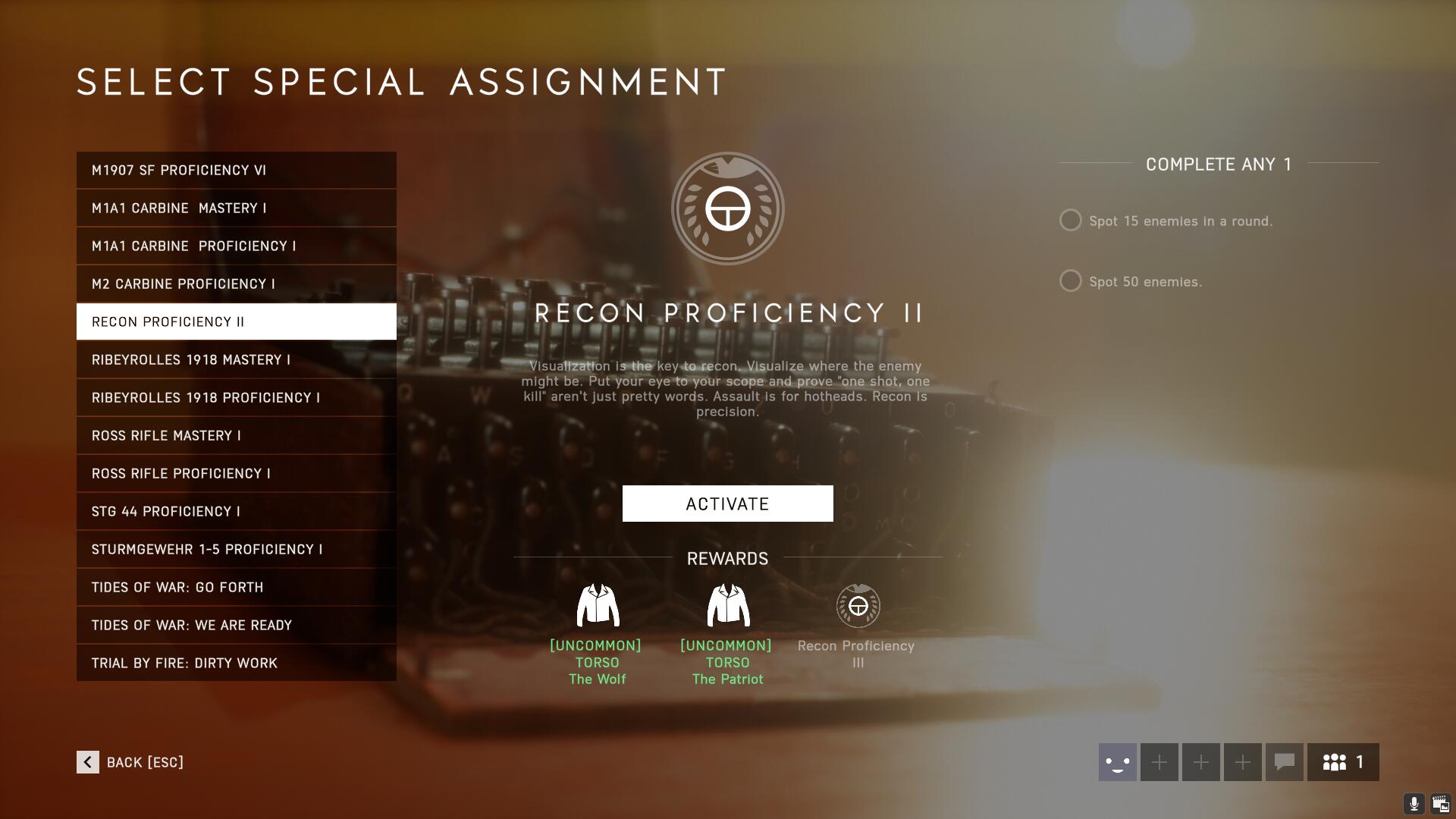Image resolution: width=1456 pixels, height=819 pixels.
Task: Activate the Recon Proficiency II assignment
Action: click(727, 504)
